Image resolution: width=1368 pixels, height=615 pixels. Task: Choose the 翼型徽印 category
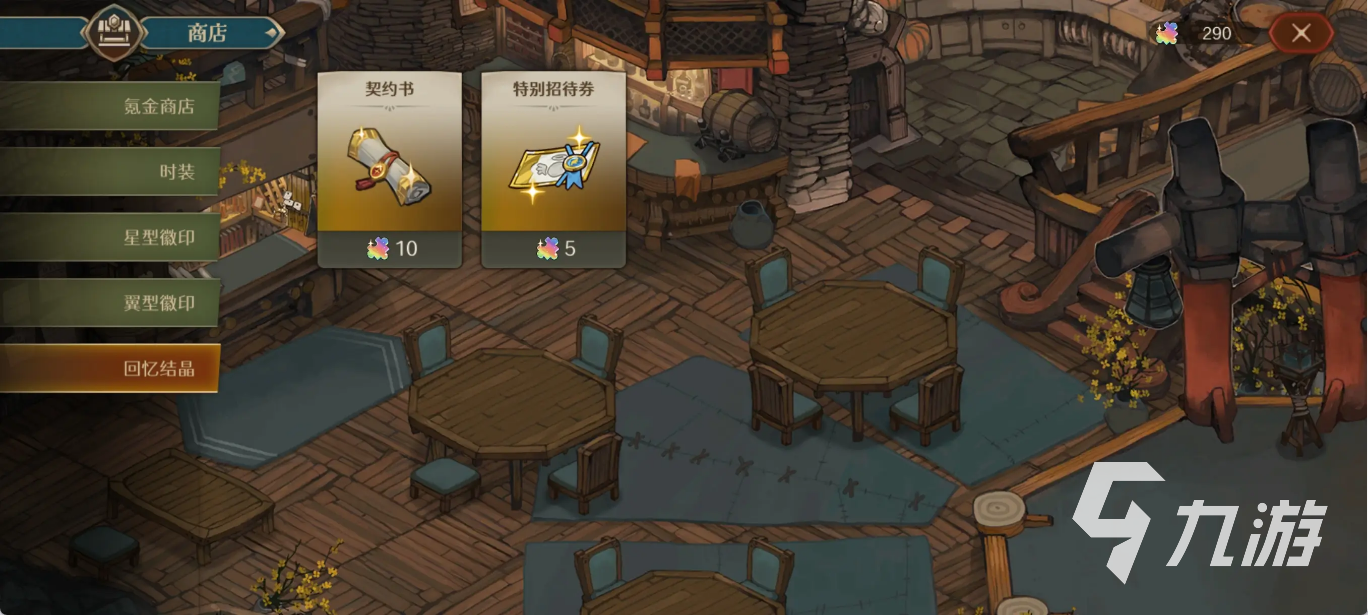[110, 303]
